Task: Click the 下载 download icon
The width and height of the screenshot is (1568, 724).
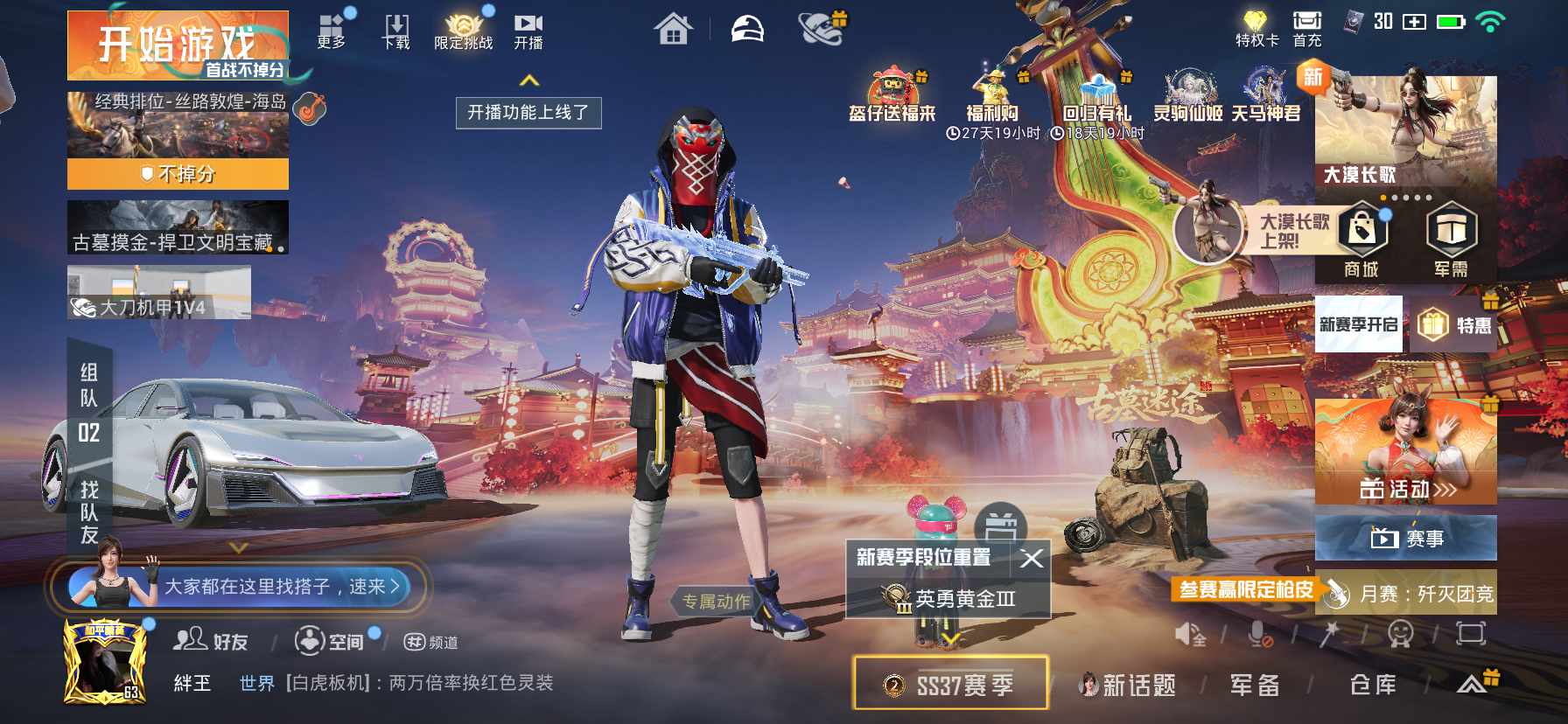Action: click(x=395, y=24)
